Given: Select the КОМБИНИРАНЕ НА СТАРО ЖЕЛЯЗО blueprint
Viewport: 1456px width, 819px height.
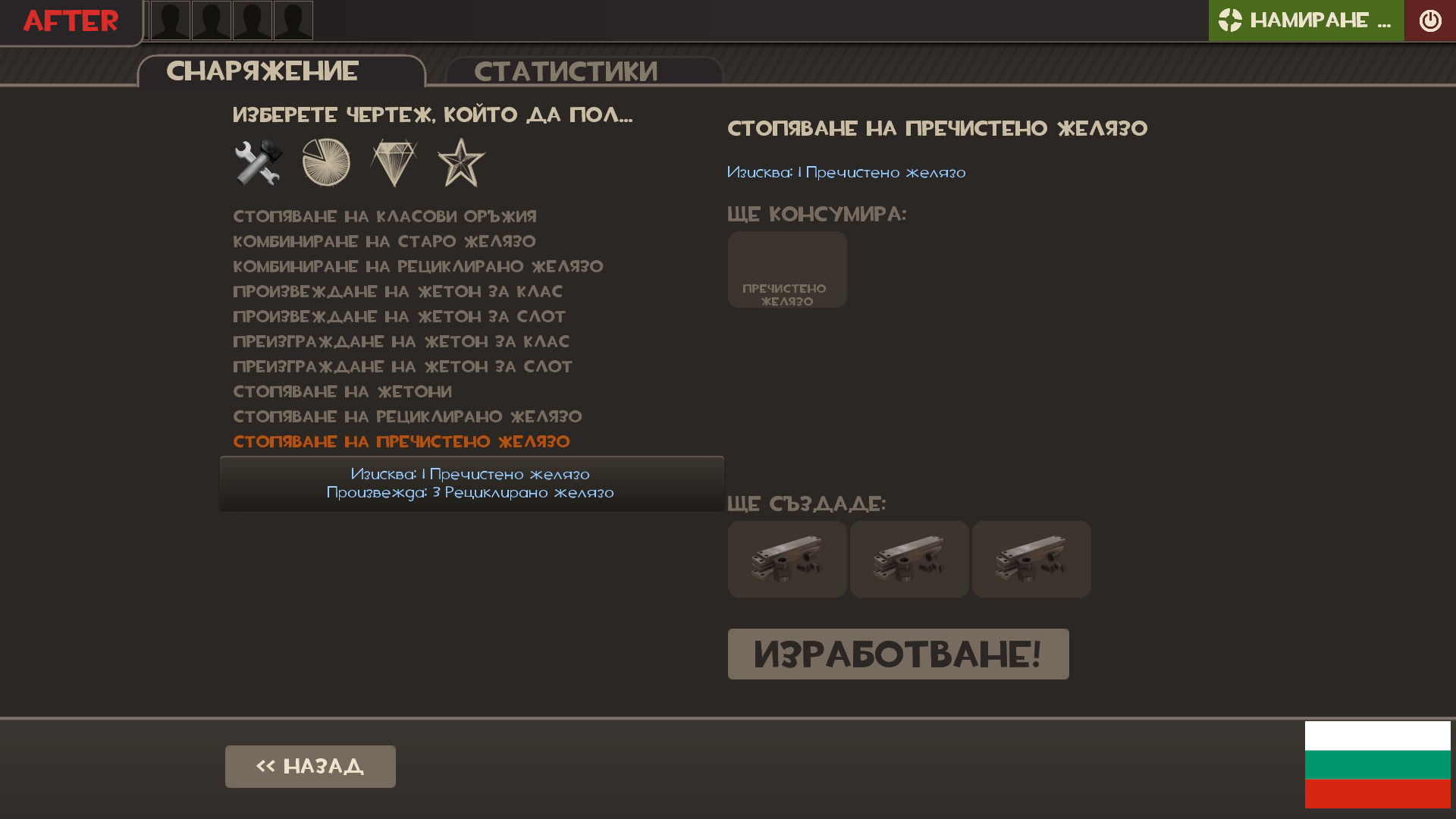Looking at the screenshot, I should click(x=384, y=241).
